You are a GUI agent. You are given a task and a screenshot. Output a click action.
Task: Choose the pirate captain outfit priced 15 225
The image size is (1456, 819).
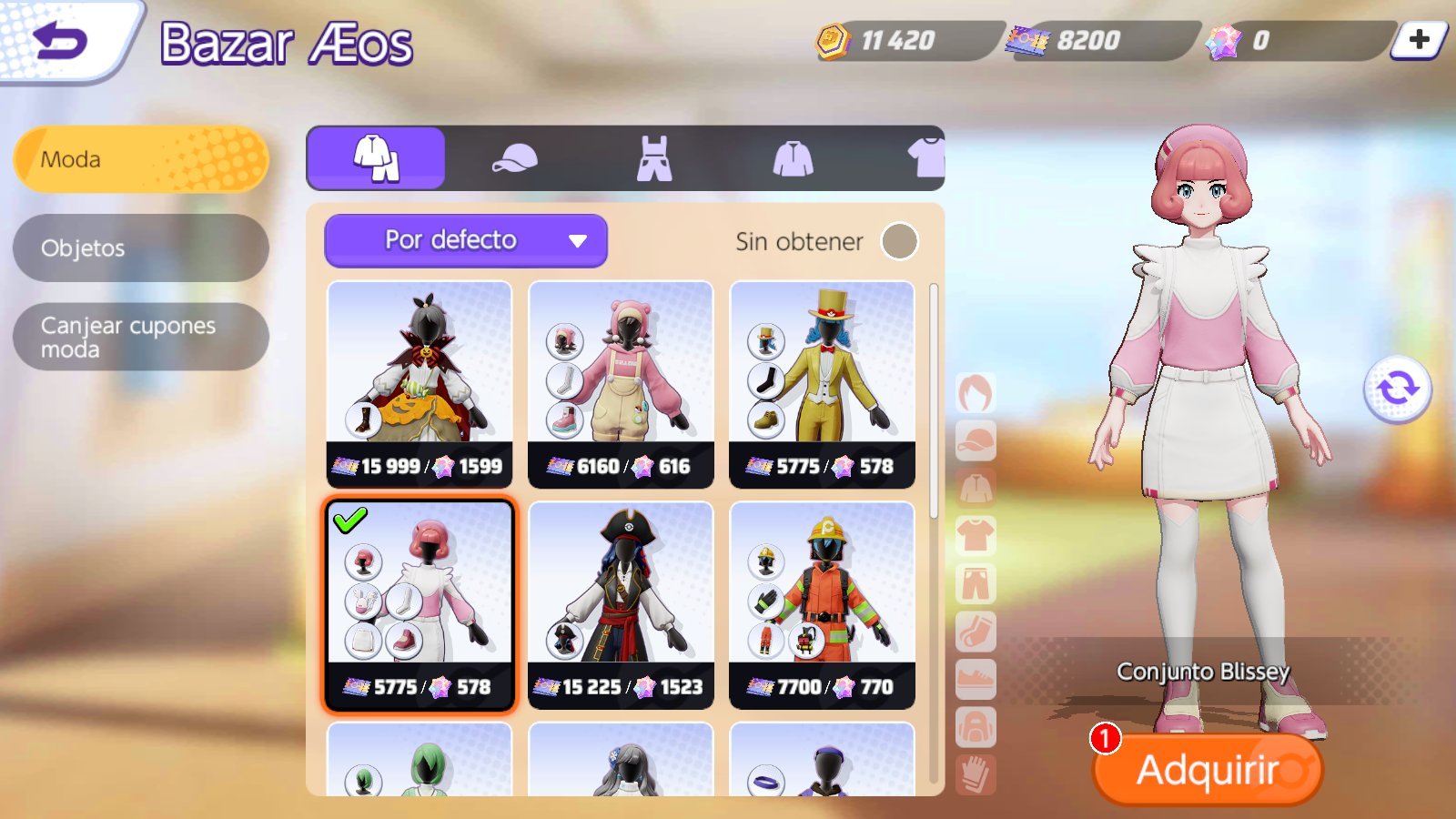[x=621, y=605]
